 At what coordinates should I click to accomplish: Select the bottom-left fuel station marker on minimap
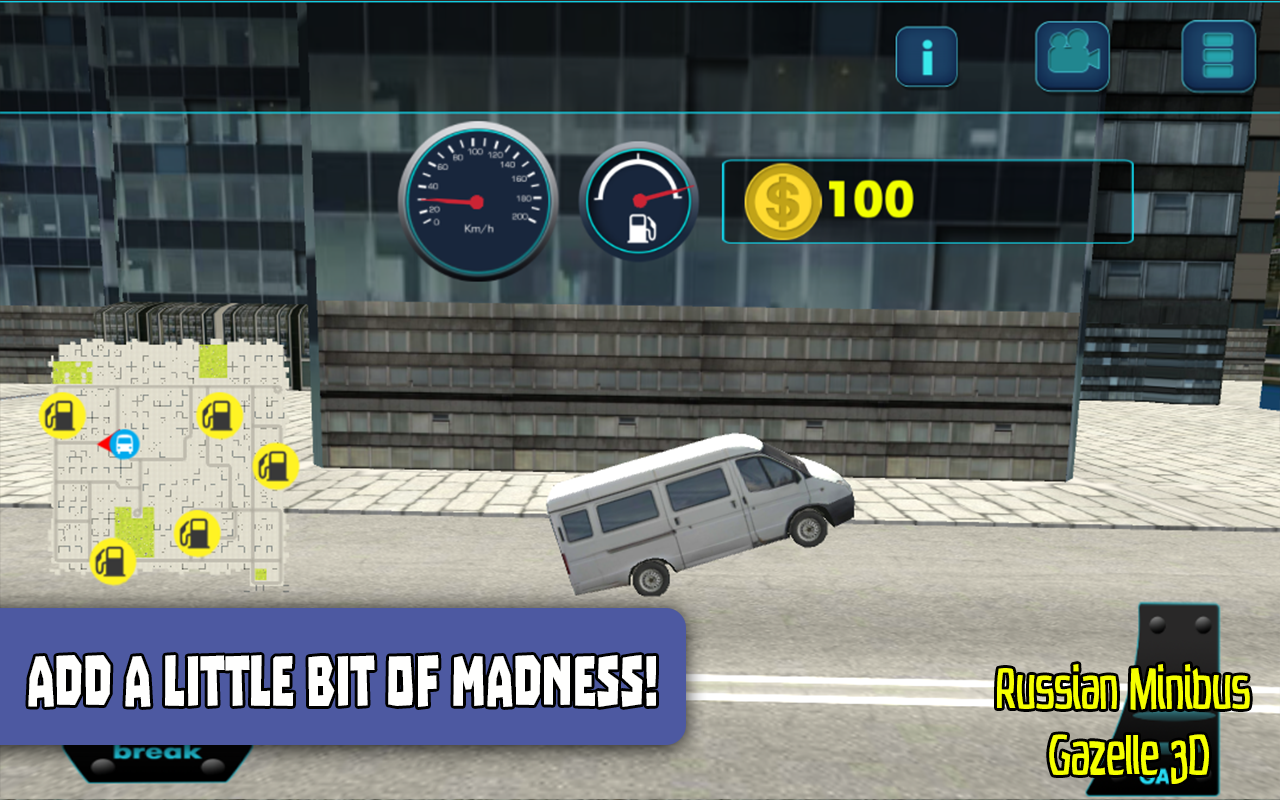pos(110,562)
